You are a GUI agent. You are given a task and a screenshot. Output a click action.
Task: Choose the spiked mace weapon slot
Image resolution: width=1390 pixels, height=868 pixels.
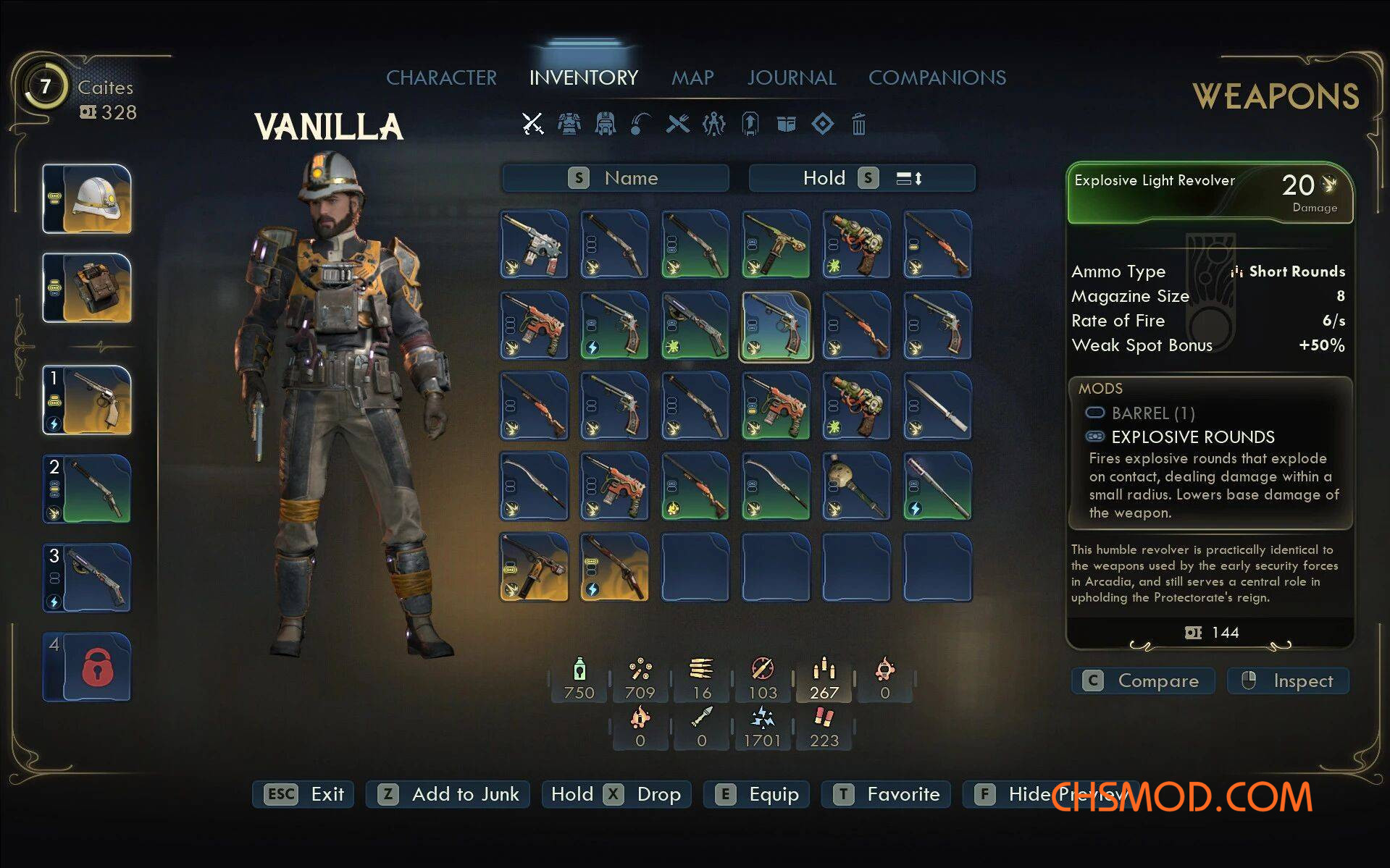(856, 486)
